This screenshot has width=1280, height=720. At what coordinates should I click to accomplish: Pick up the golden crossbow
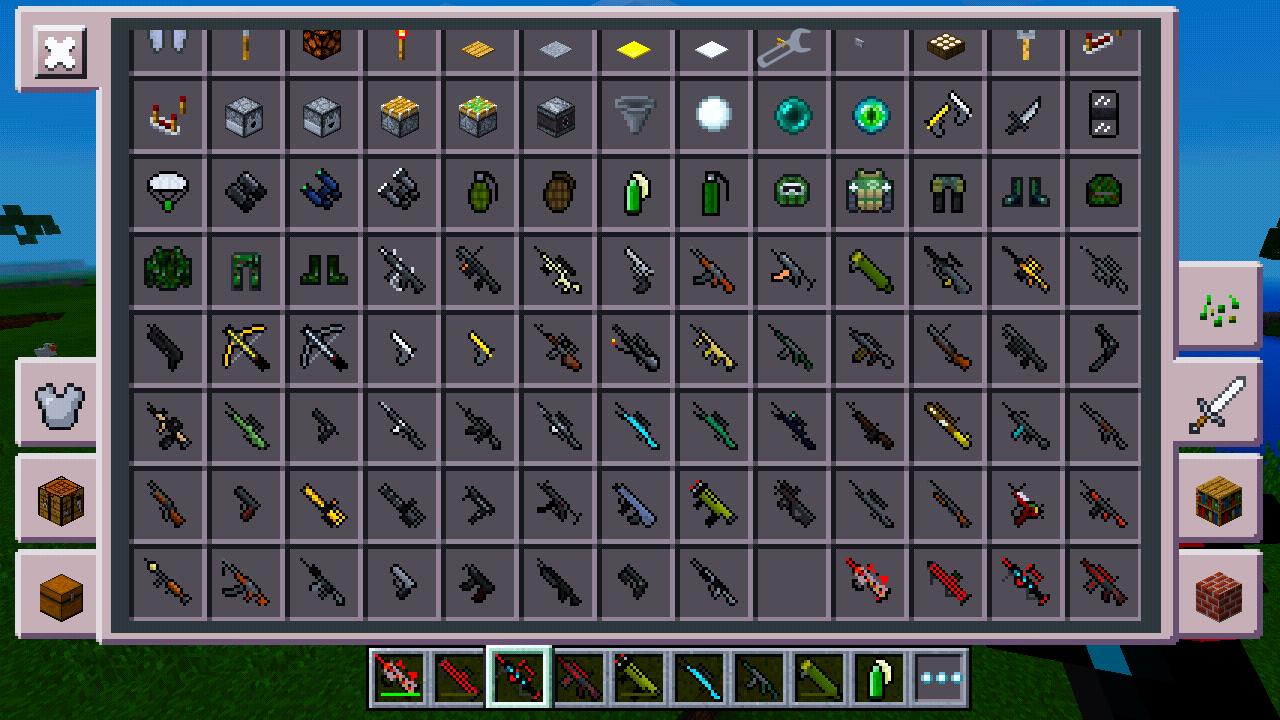tap(246, 348)
